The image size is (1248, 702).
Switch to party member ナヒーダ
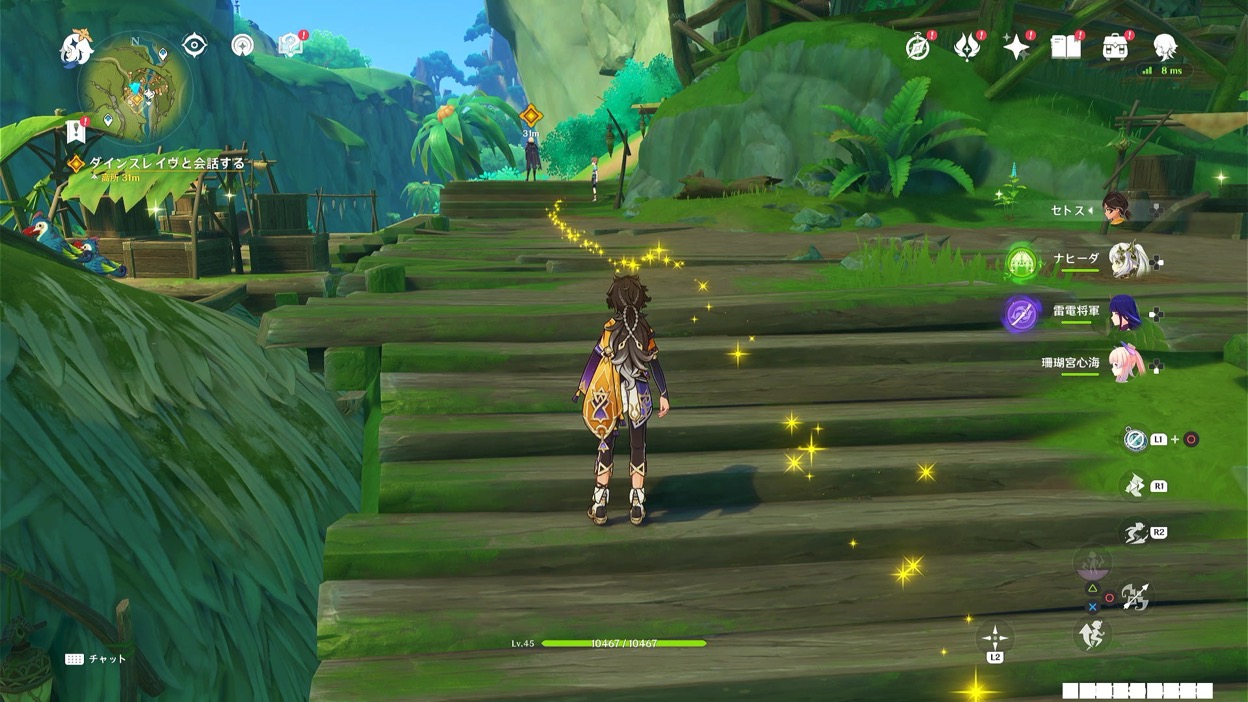pyautogui.click(x=1128, y=261)
